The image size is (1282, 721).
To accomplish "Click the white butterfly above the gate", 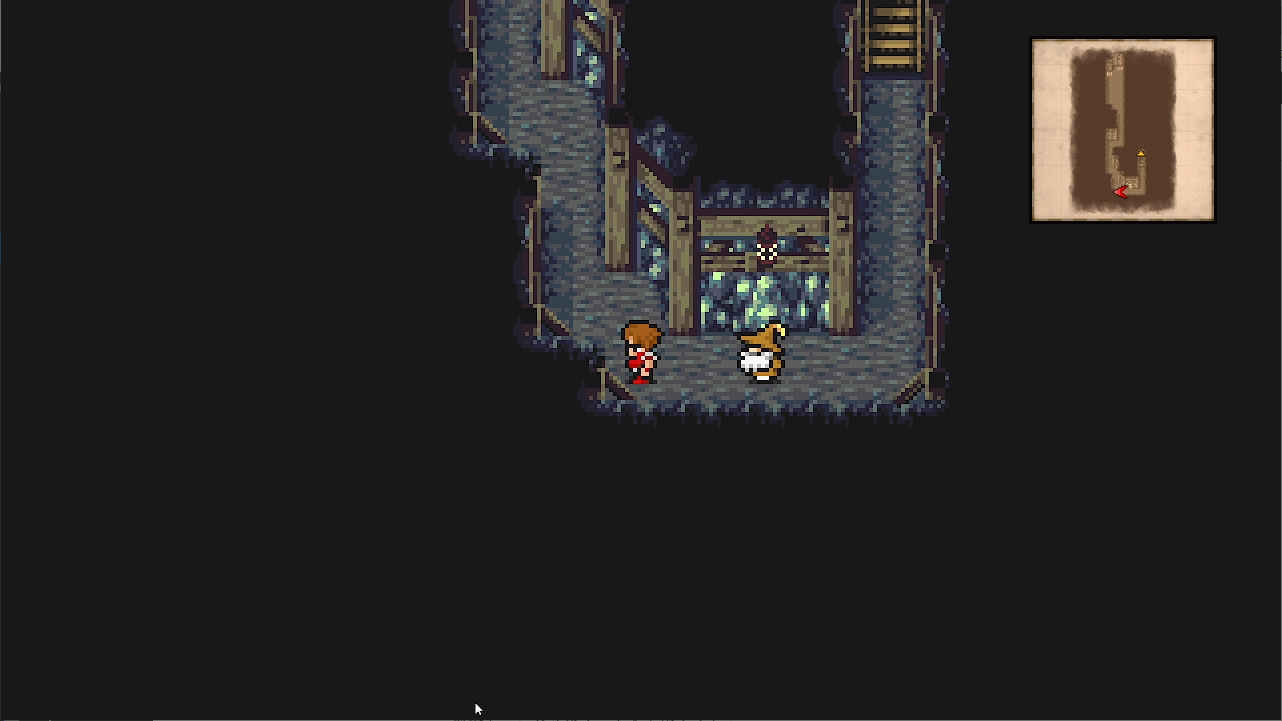I will (x=768, y=250).
